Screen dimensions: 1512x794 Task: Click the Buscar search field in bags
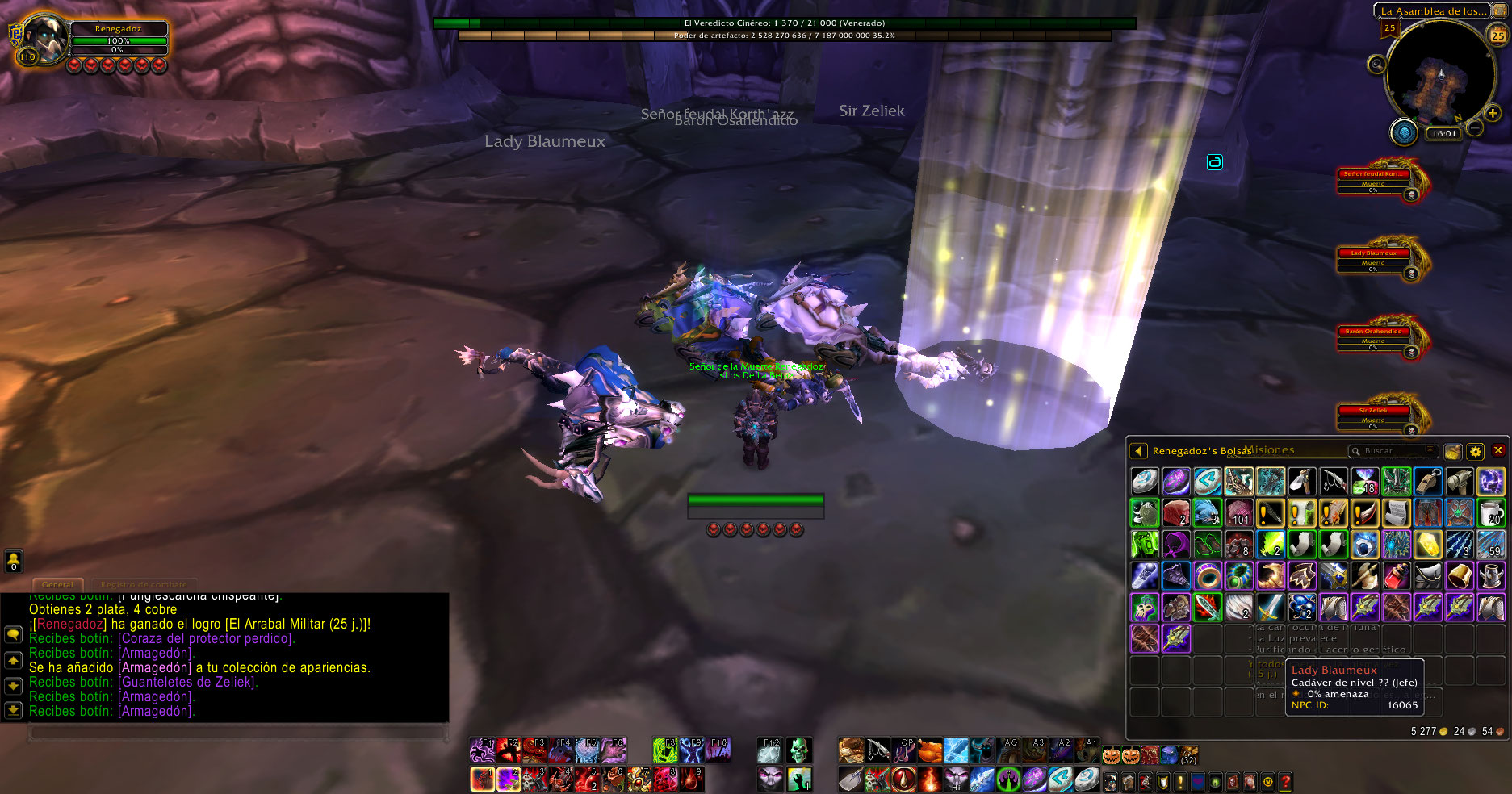(1393, 451)
